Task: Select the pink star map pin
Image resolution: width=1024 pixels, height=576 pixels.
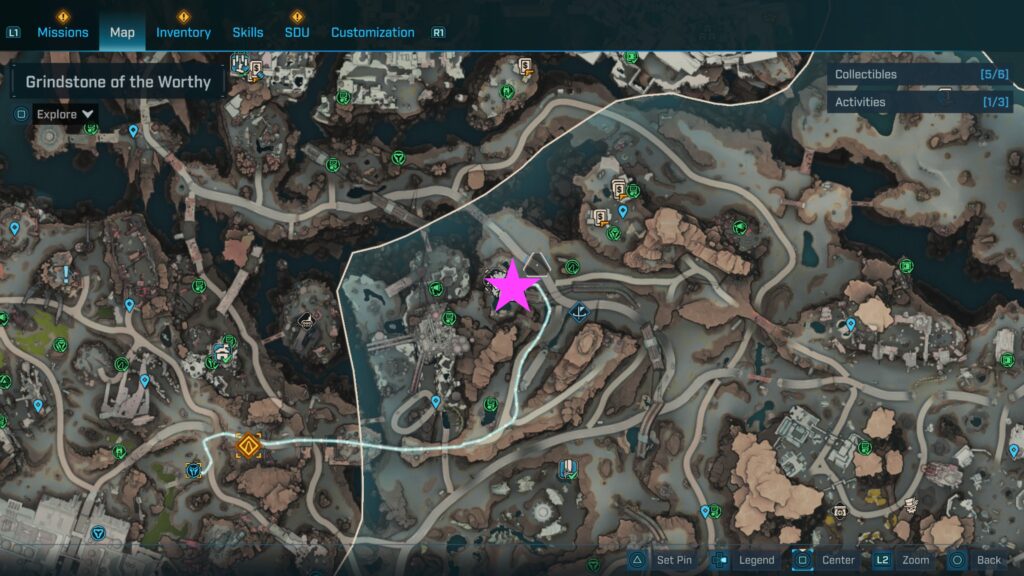Action: coord(512,285)
